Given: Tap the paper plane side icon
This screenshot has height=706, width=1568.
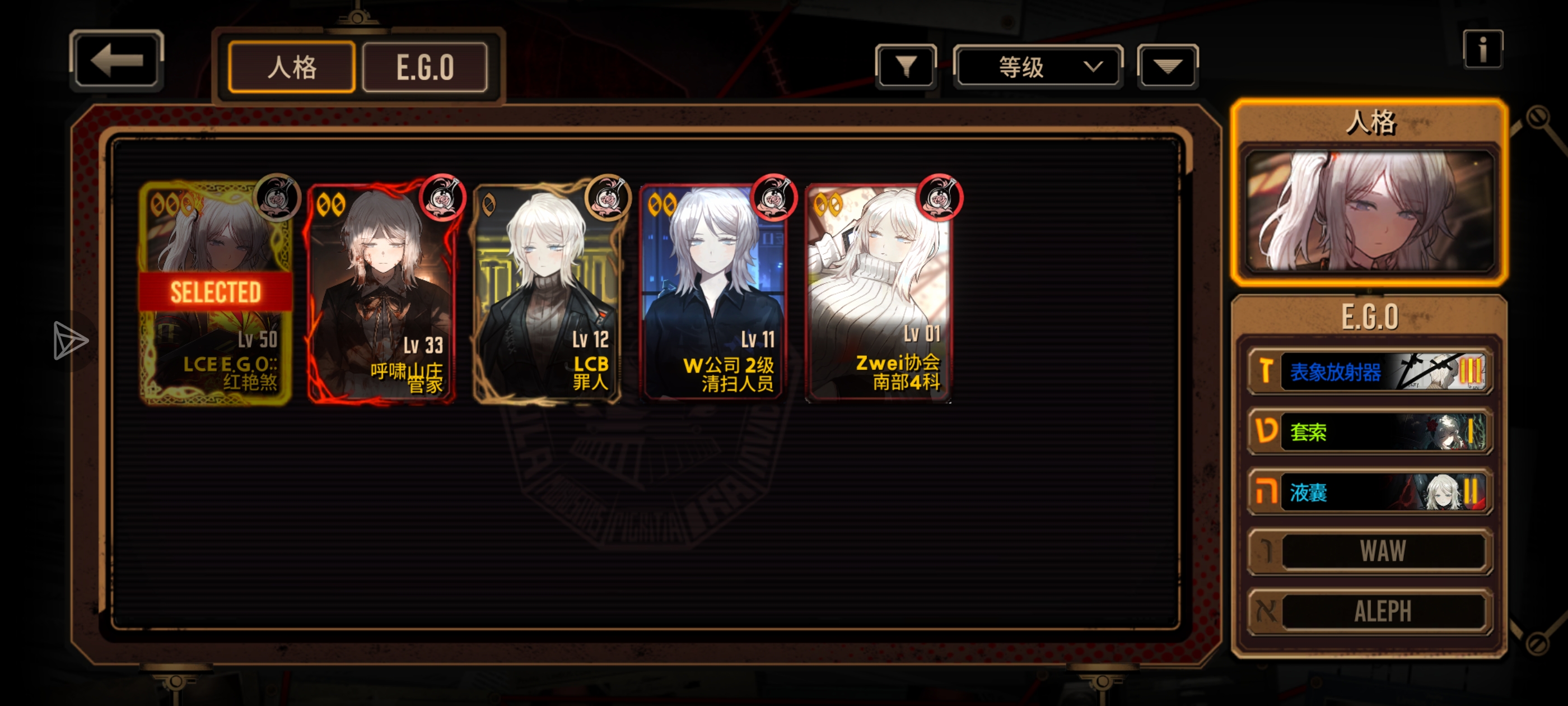Looking at the screenshot, I should coord(70,340).
